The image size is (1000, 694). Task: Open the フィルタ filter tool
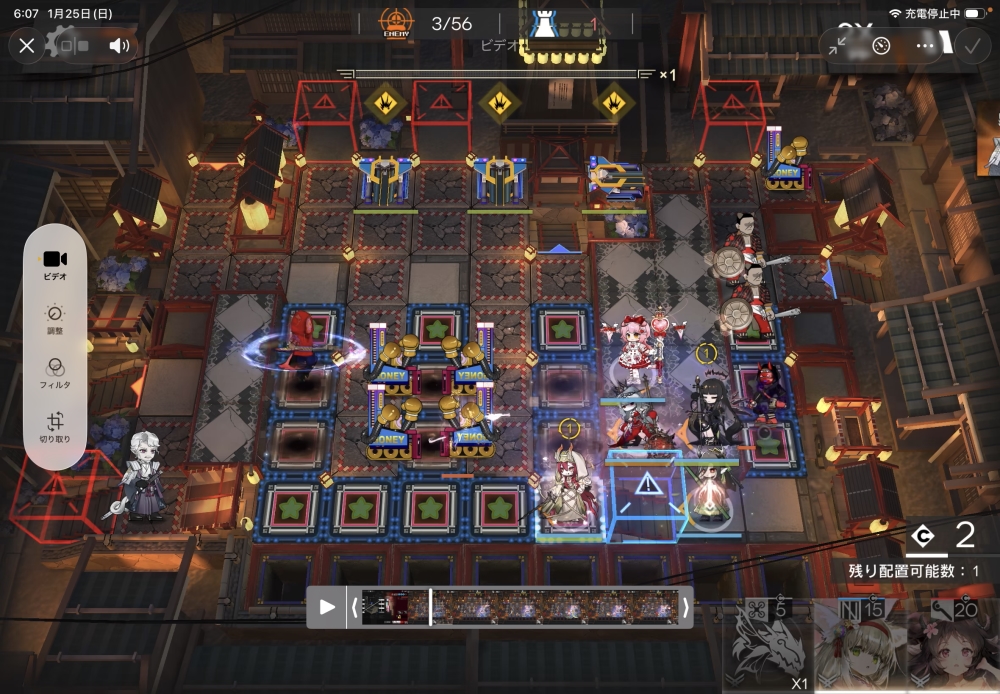click(55, 373)
